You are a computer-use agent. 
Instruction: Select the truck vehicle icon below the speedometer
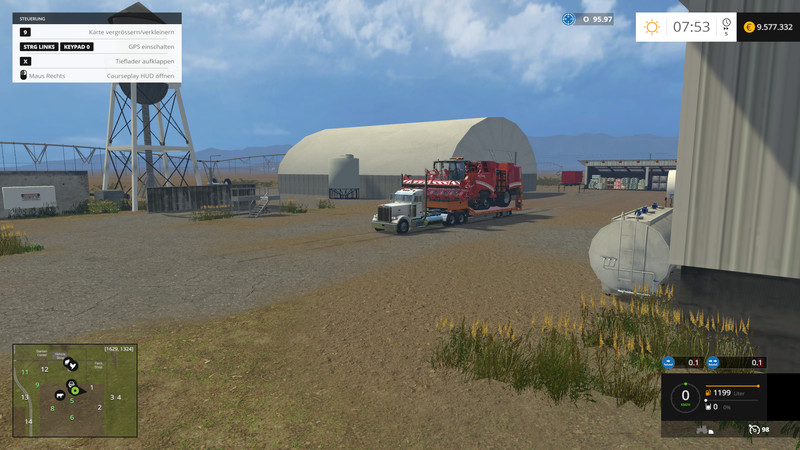(x=704, y=430)
